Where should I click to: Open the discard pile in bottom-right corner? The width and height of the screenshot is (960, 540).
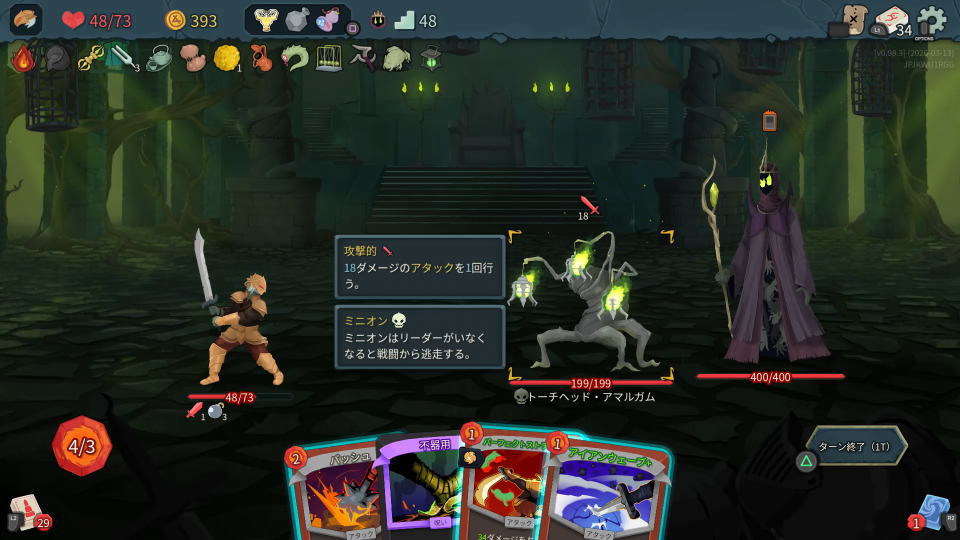(x=935, y=510)
